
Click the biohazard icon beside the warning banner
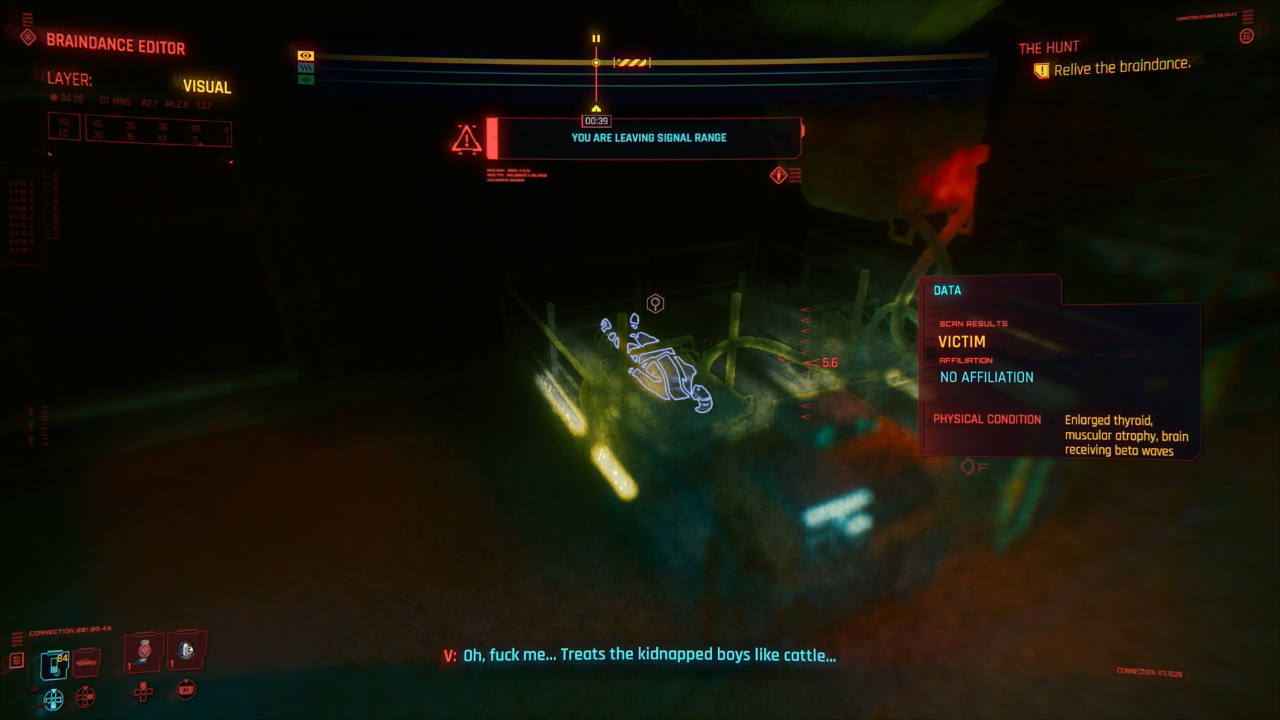point(779,175)
